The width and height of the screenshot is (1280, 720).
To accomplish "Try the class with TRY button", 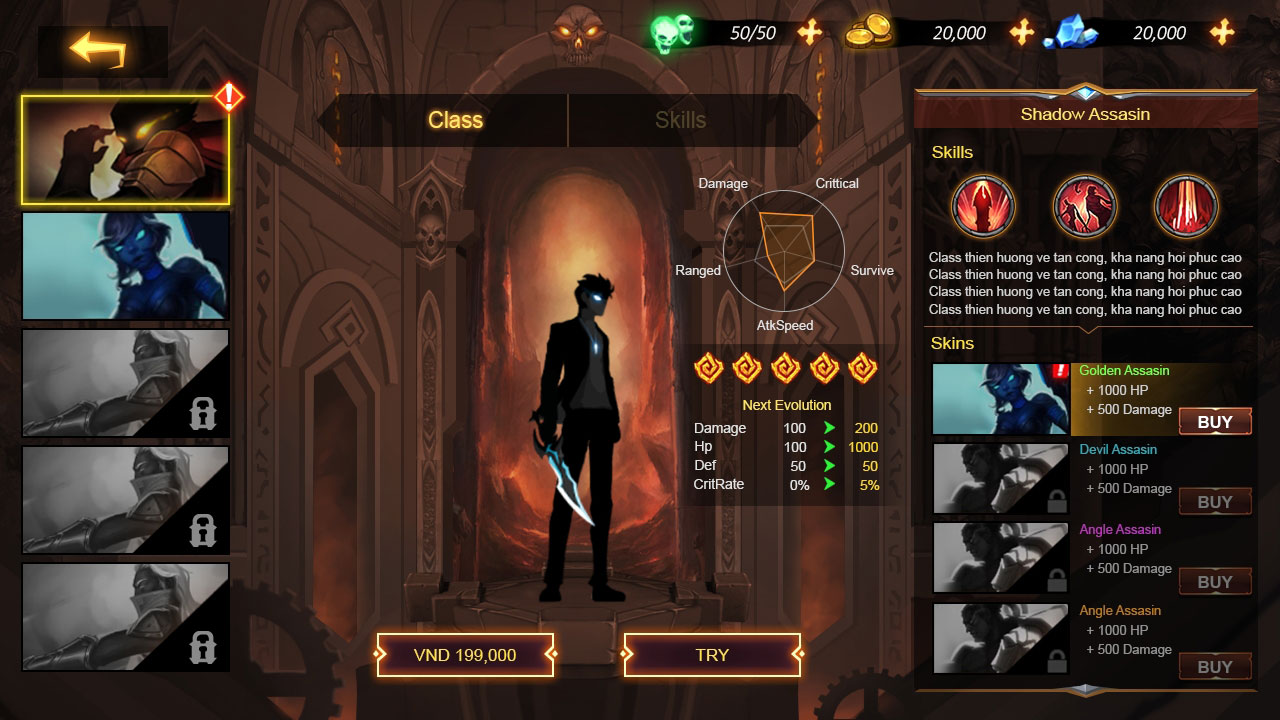I will pos(712,655).
